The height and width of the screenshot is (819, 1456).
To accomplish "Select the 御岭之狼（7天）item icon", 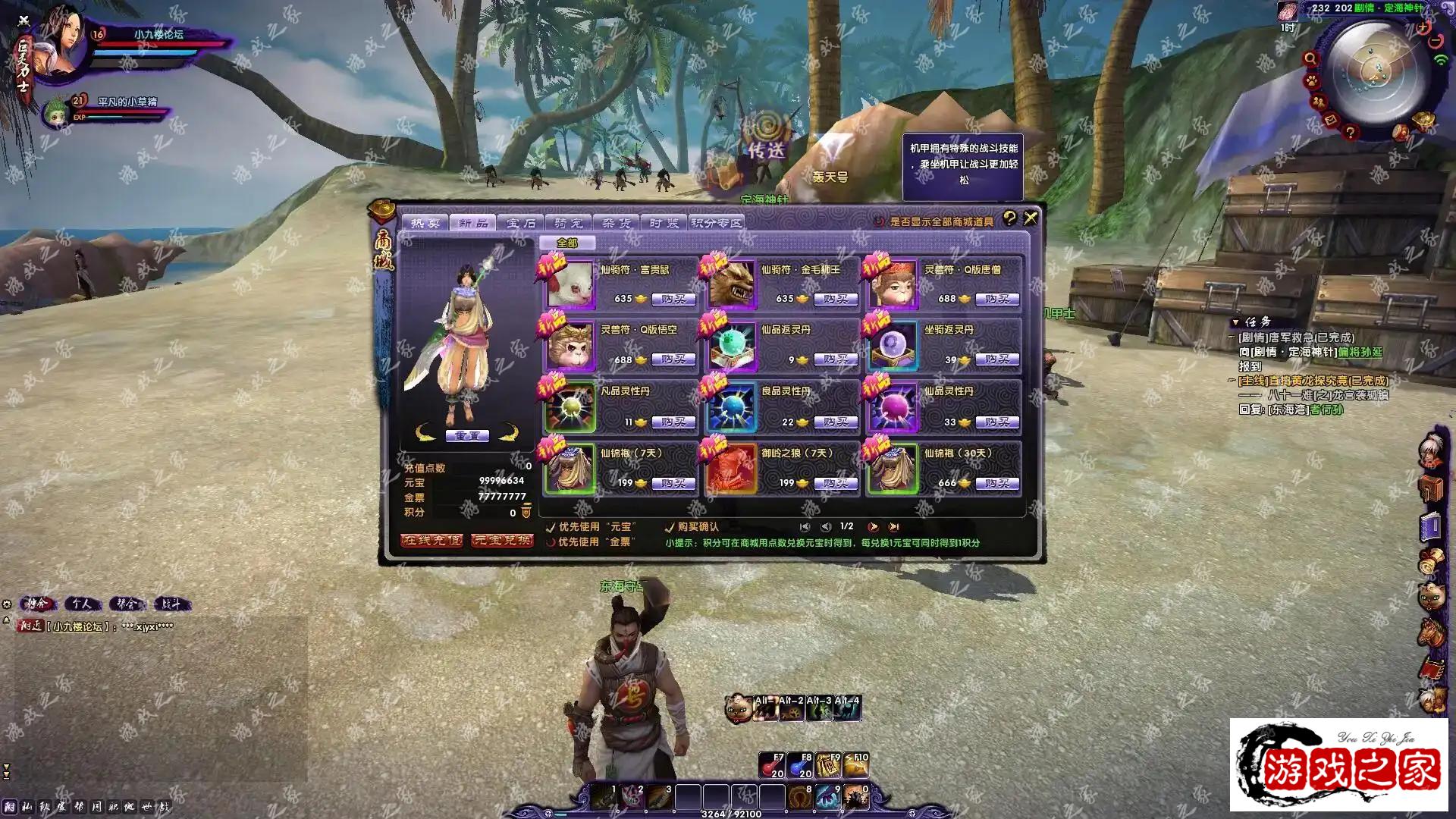I will (x=731, y=469).
